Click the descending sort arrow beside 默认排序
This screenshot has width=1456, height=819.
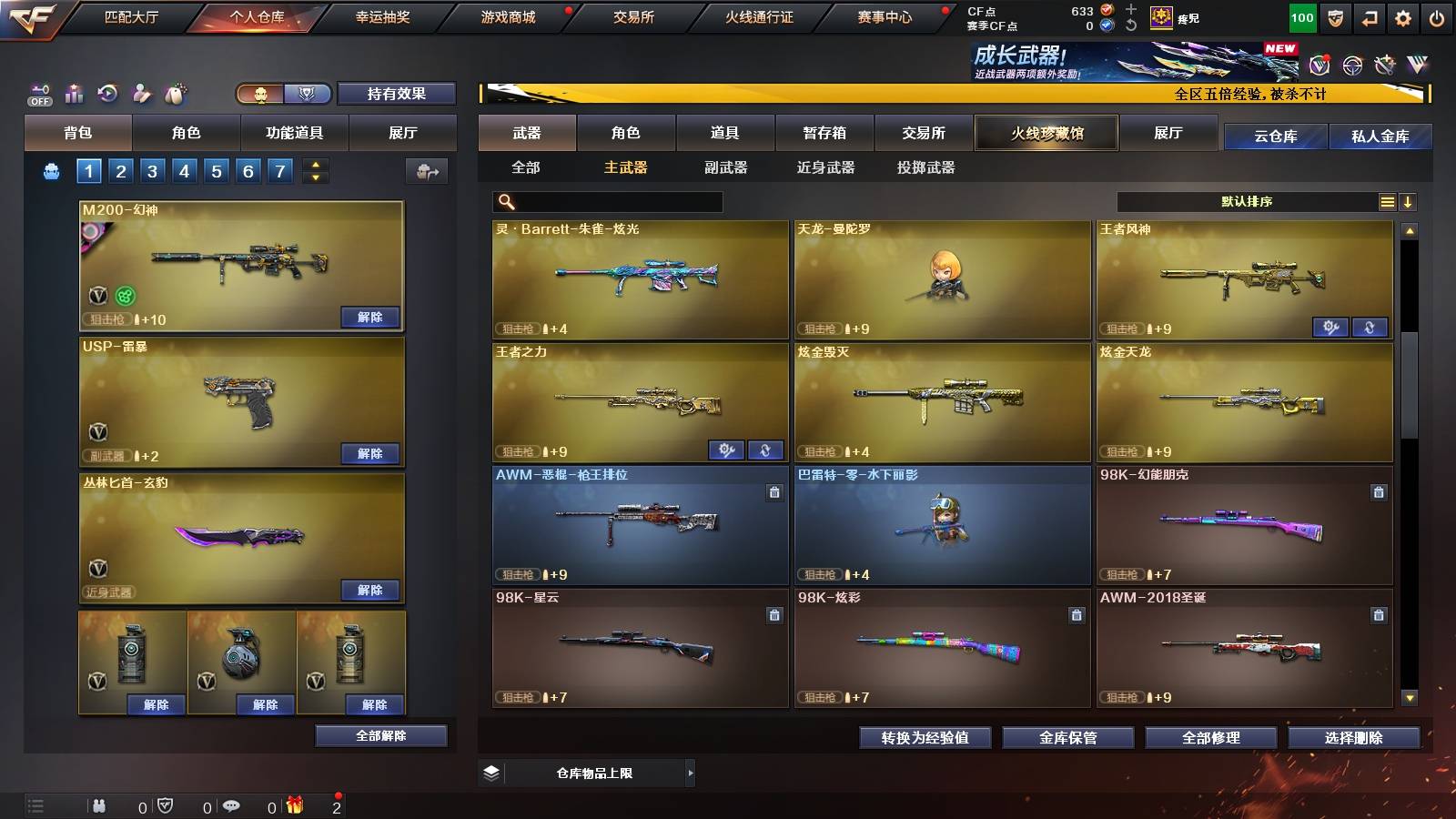pyautogui.click(x=1410, y=201)
